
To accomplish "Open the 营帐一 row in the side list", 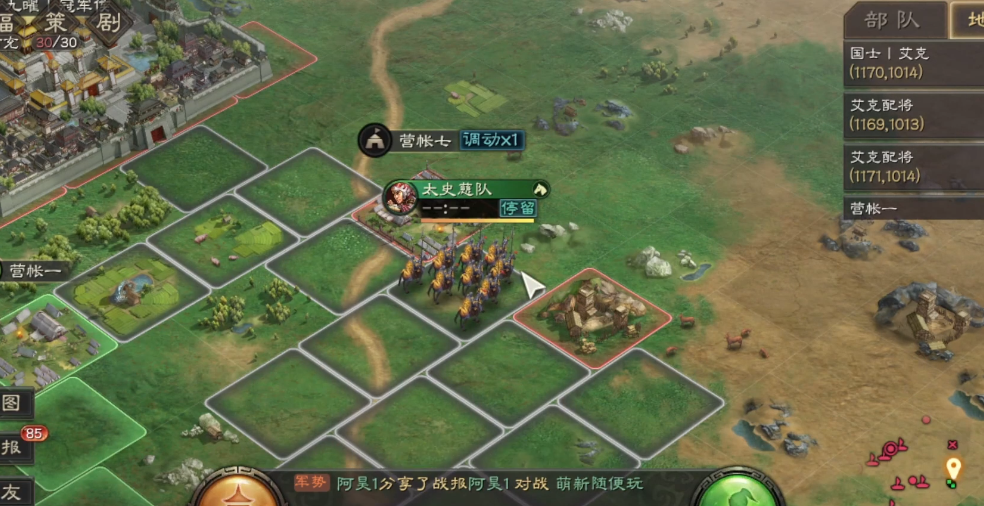I will tap(912, 208).
